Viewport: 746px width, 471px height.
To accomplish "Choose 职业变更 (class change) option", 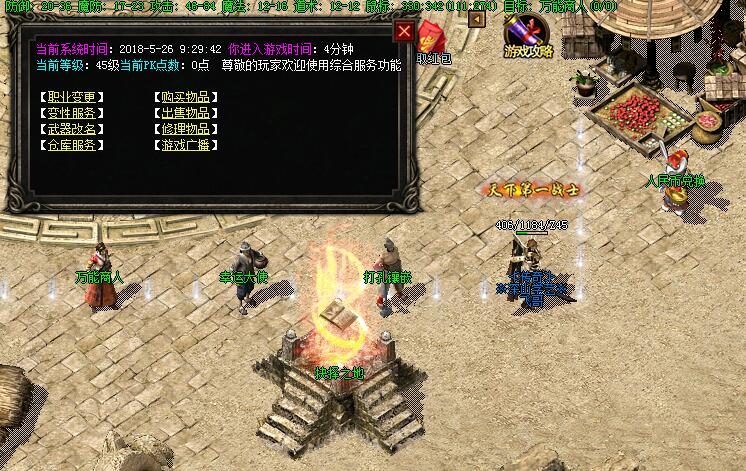I will (x=72, y=97).
